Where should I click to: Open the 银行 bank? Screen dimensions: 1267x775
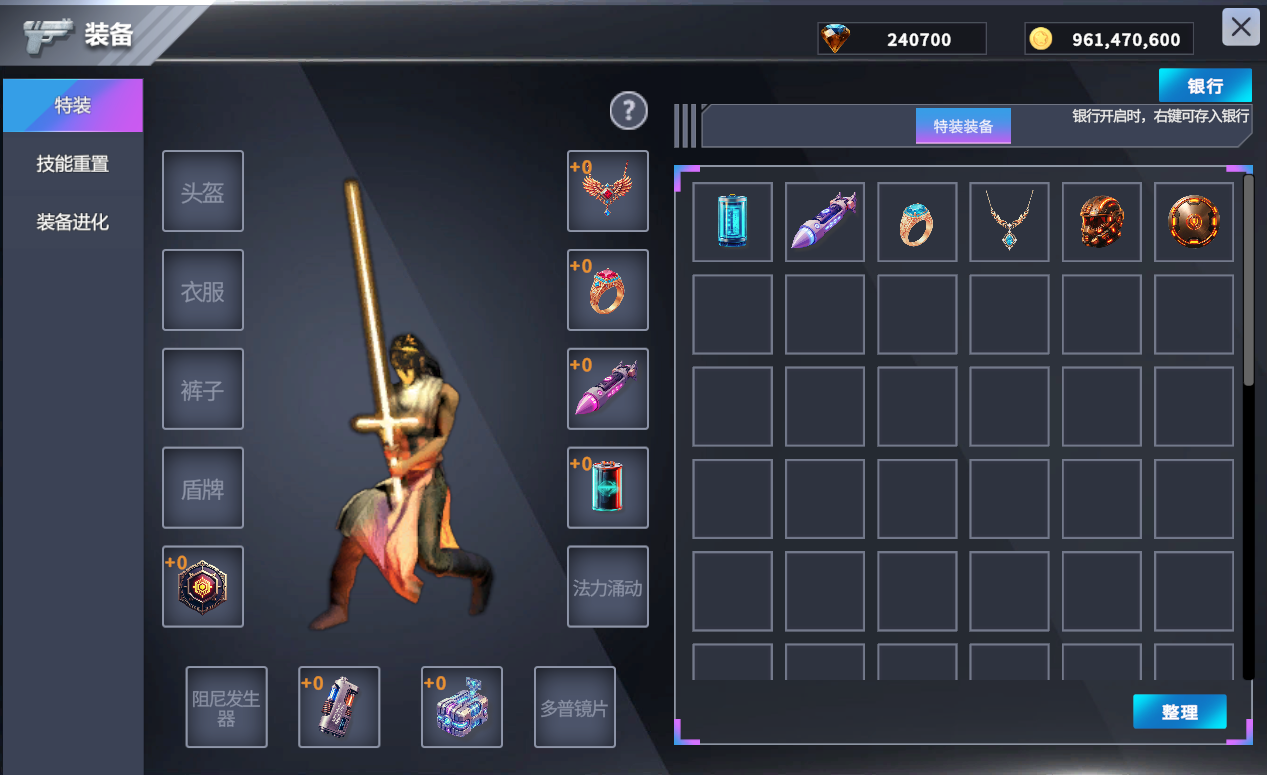tap(1204, 86)
